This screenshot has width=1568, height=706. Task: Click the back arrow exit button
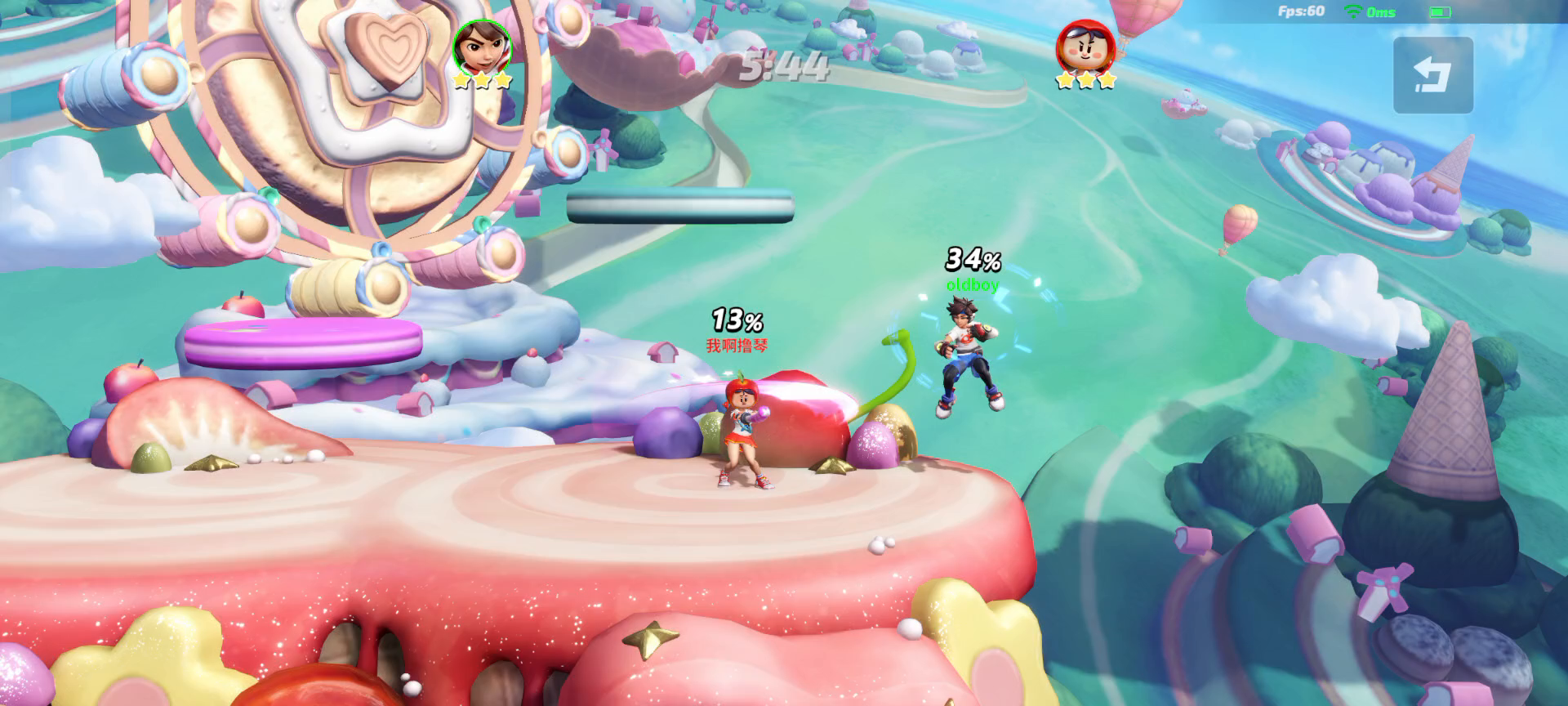coord(1432,75)
